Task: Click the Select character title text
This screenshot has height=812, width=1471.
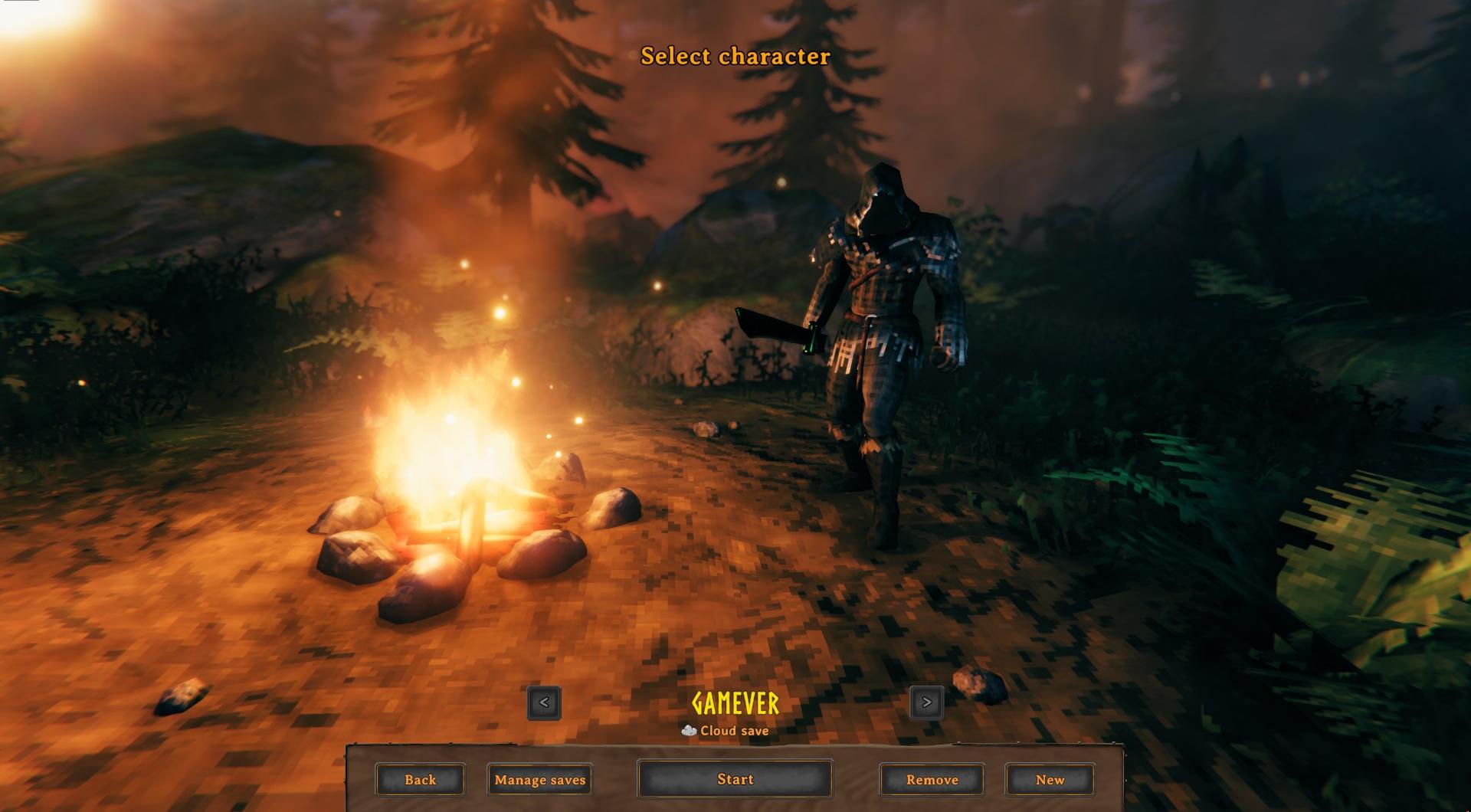Action: 734,56
